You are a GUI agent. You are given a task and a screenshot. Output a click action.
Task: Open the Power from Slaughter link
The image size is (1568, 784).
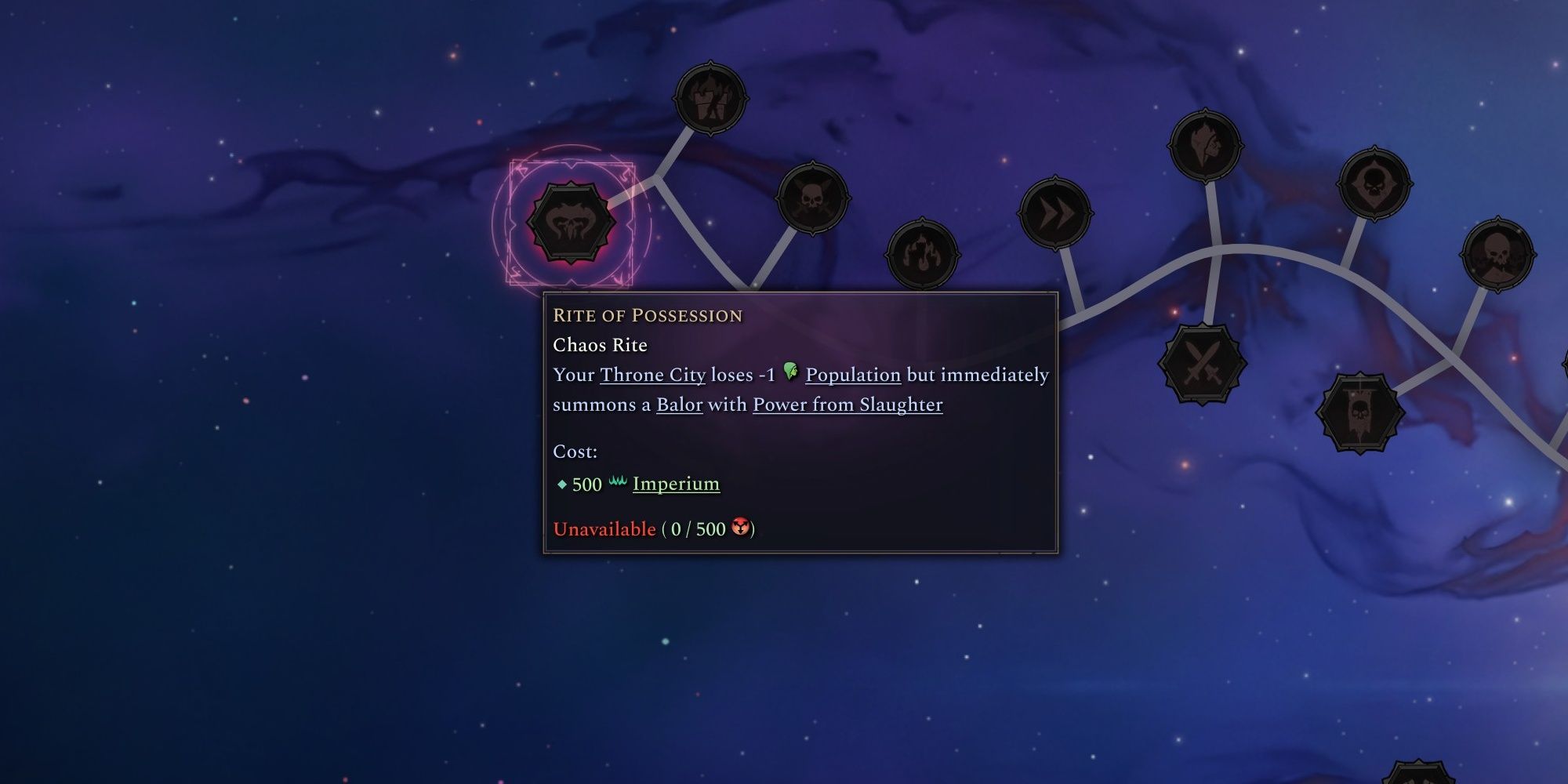pyautogui.click(x=847, y=405)
